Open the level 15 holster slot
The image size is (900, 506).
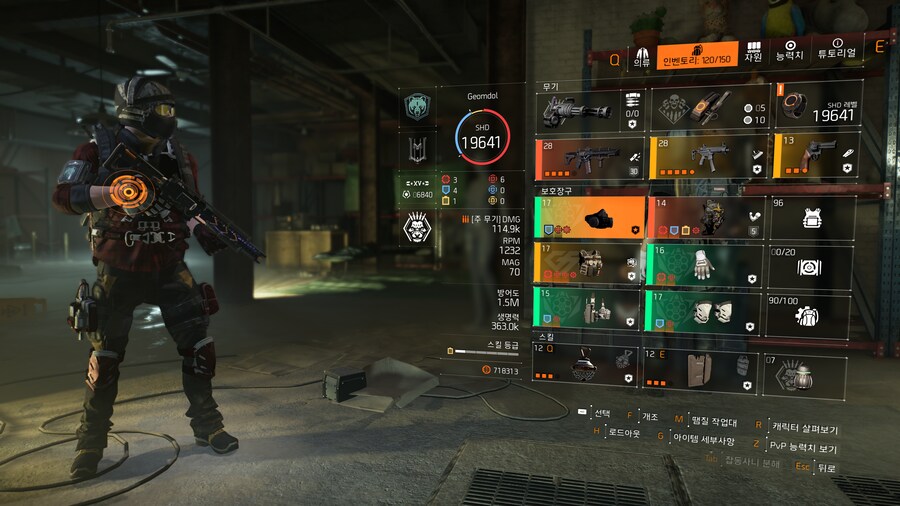[x=589, y=311]
